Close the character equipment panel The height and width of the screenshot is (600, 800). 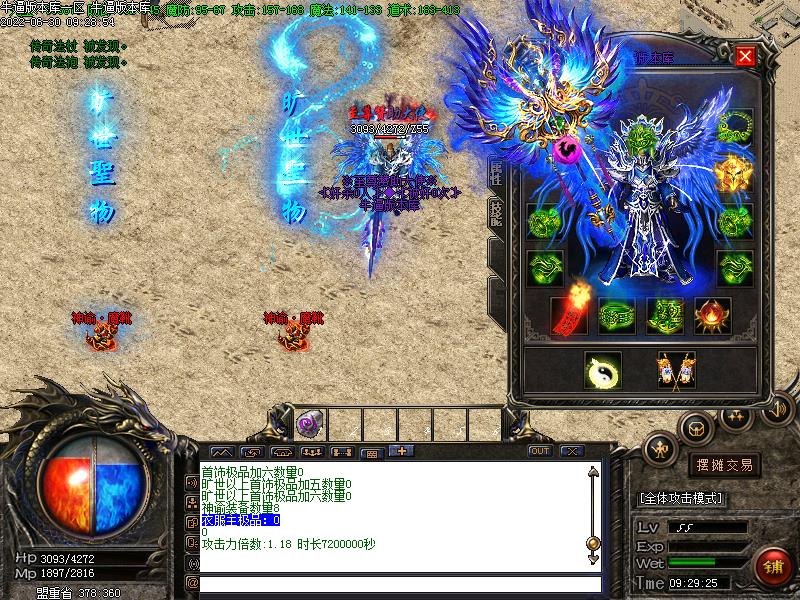[745, 56]
